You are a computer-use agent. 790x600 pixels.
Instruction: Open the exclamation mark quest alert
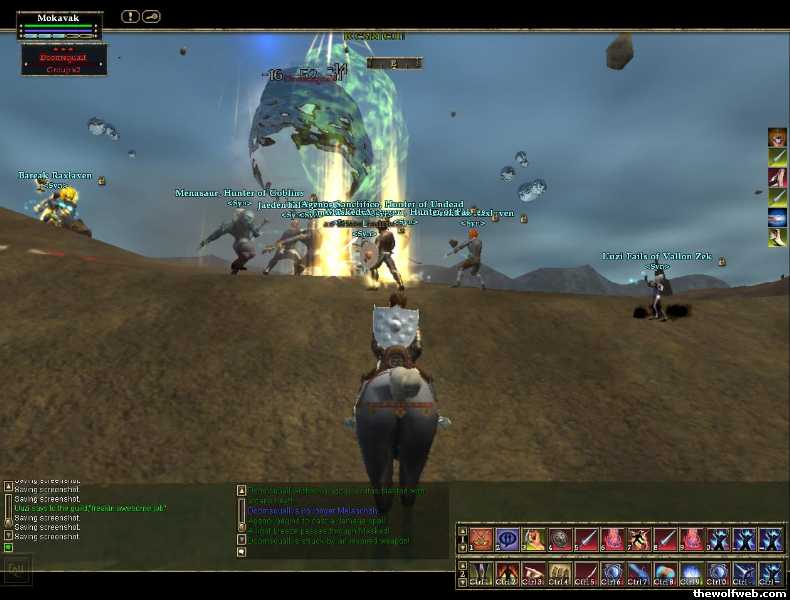130,16
